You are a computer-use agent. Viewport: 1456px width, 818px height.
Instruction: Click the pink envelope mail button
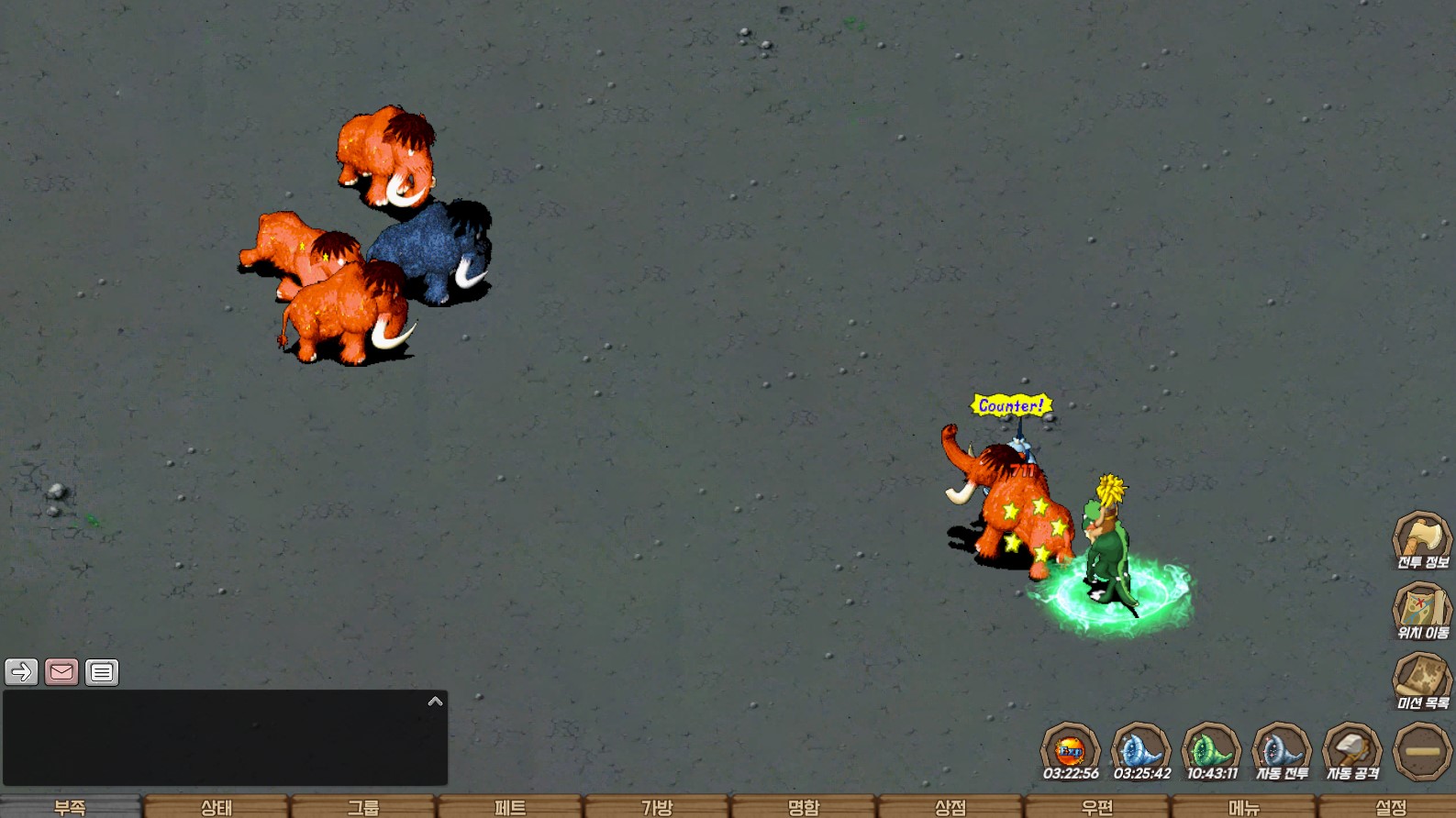tap(61, 672)
